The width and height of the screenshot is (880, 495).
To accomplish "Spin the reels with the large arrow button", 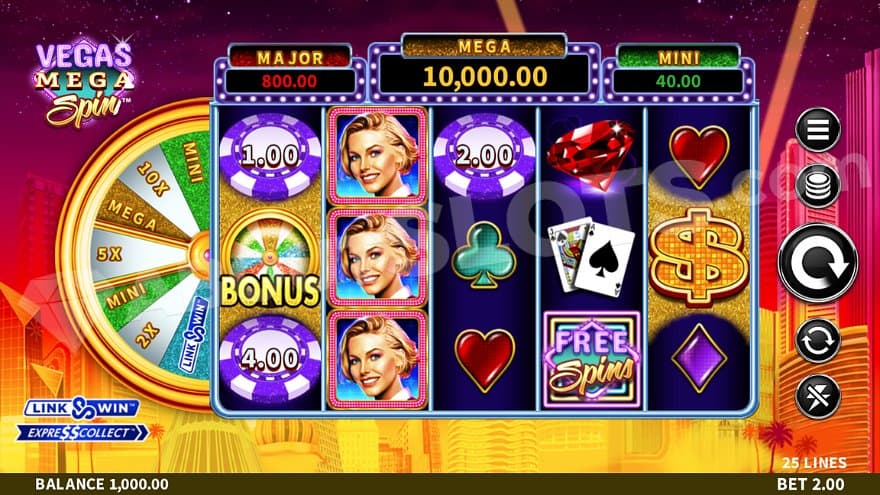I will pos(817,263).
